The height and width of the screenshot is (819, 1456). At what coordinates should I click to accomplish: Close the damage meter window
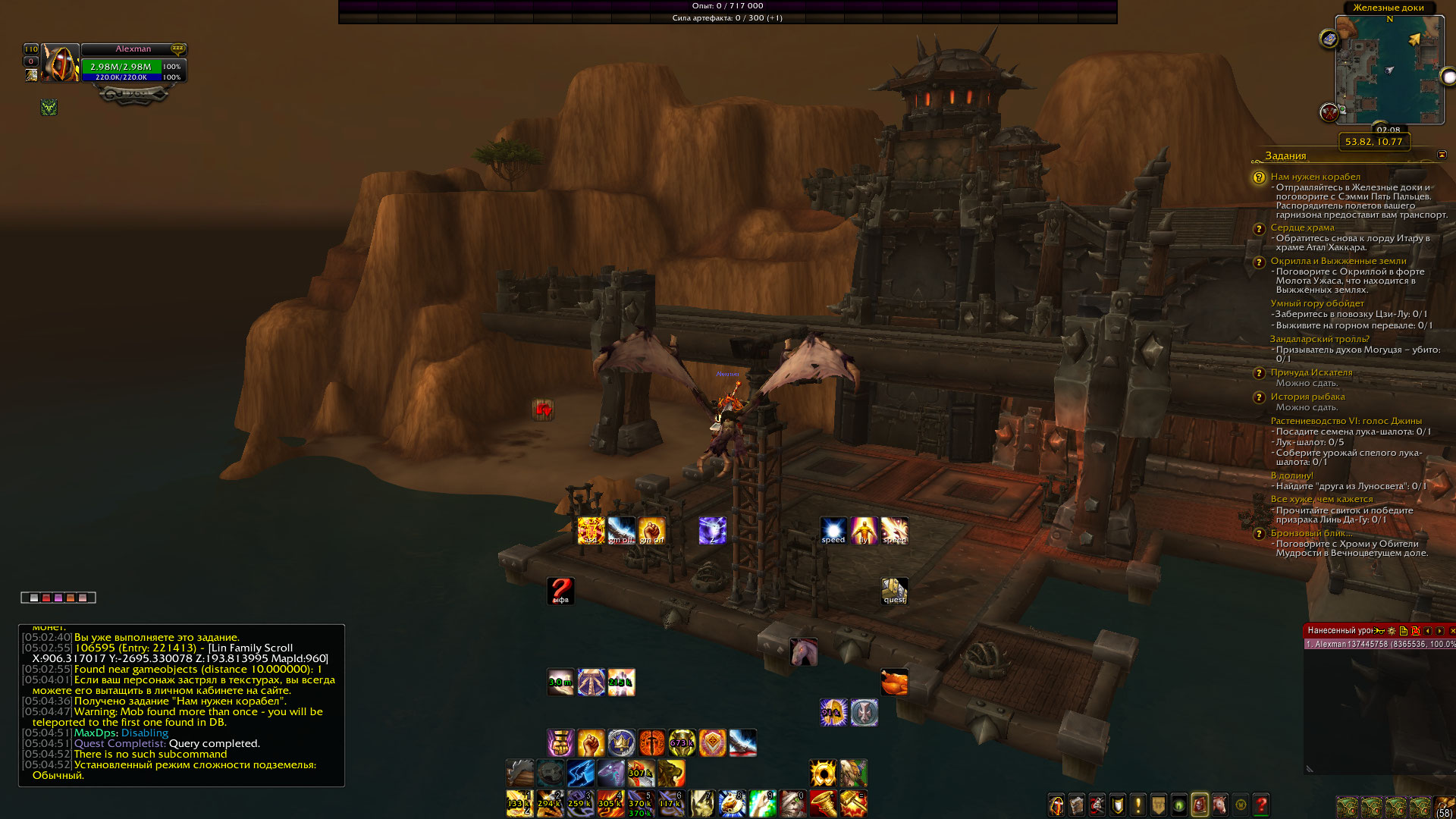(1451, 631)
